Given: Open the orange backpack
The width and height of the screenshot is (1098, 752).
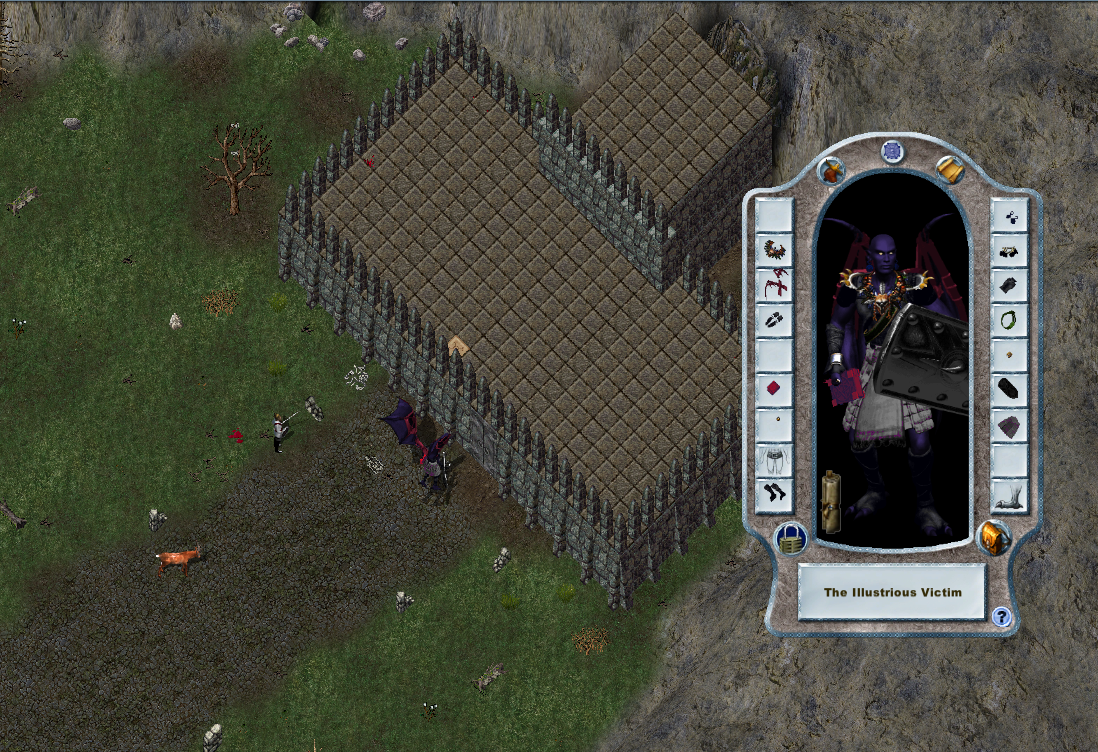Looking at the screenshot, I should point(993,538).
